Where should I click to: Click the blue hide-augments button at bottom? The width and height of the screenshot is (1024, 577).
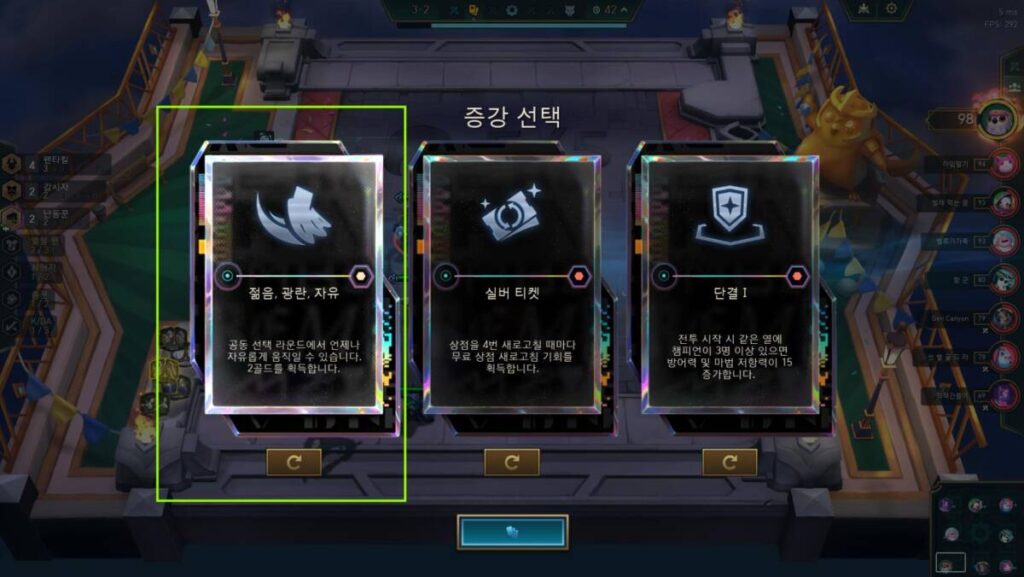[512, 532]
